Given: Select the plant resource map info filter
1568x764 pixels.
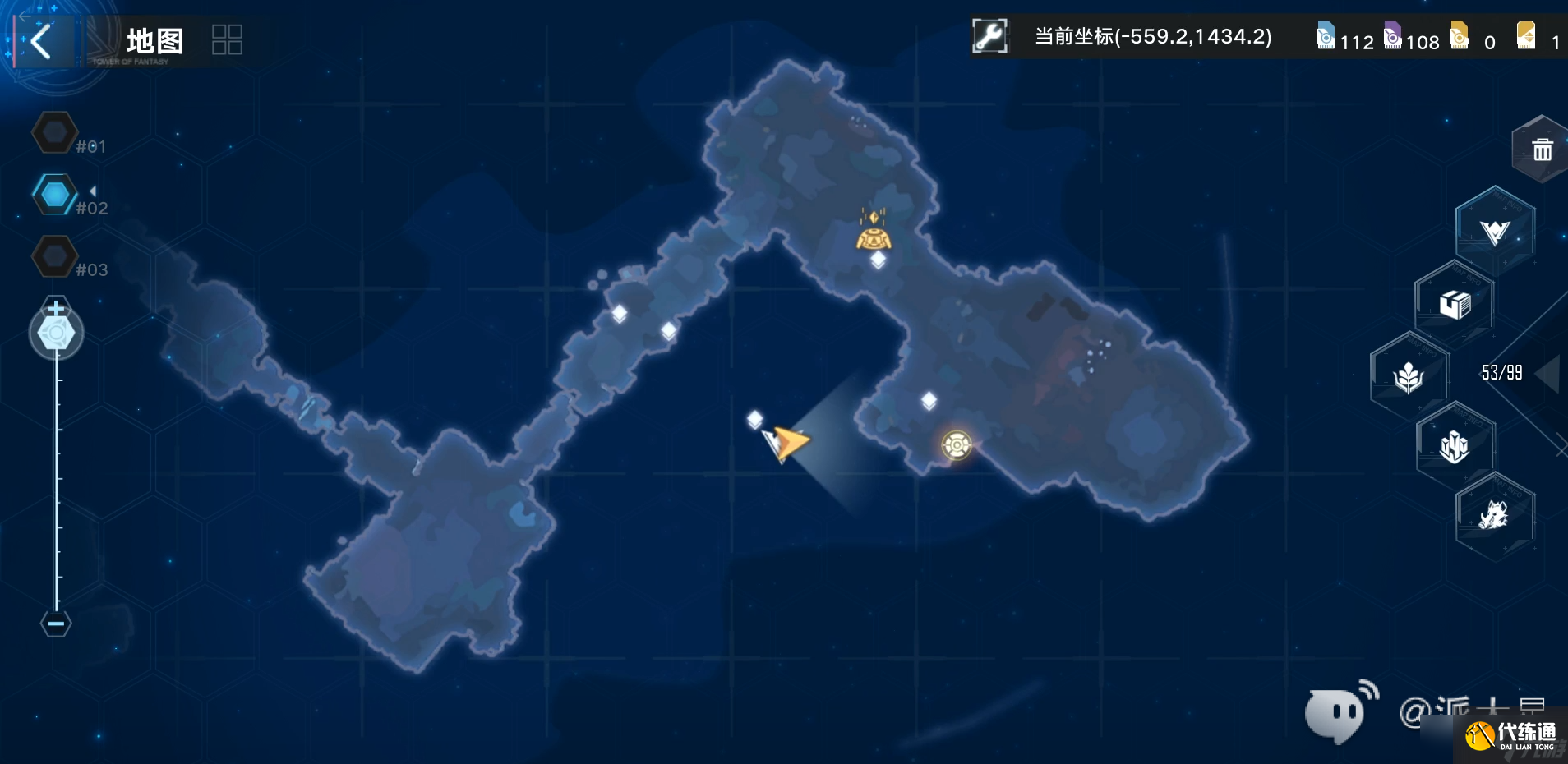Looking at the screenshot, I should (x=1411, y=374).
